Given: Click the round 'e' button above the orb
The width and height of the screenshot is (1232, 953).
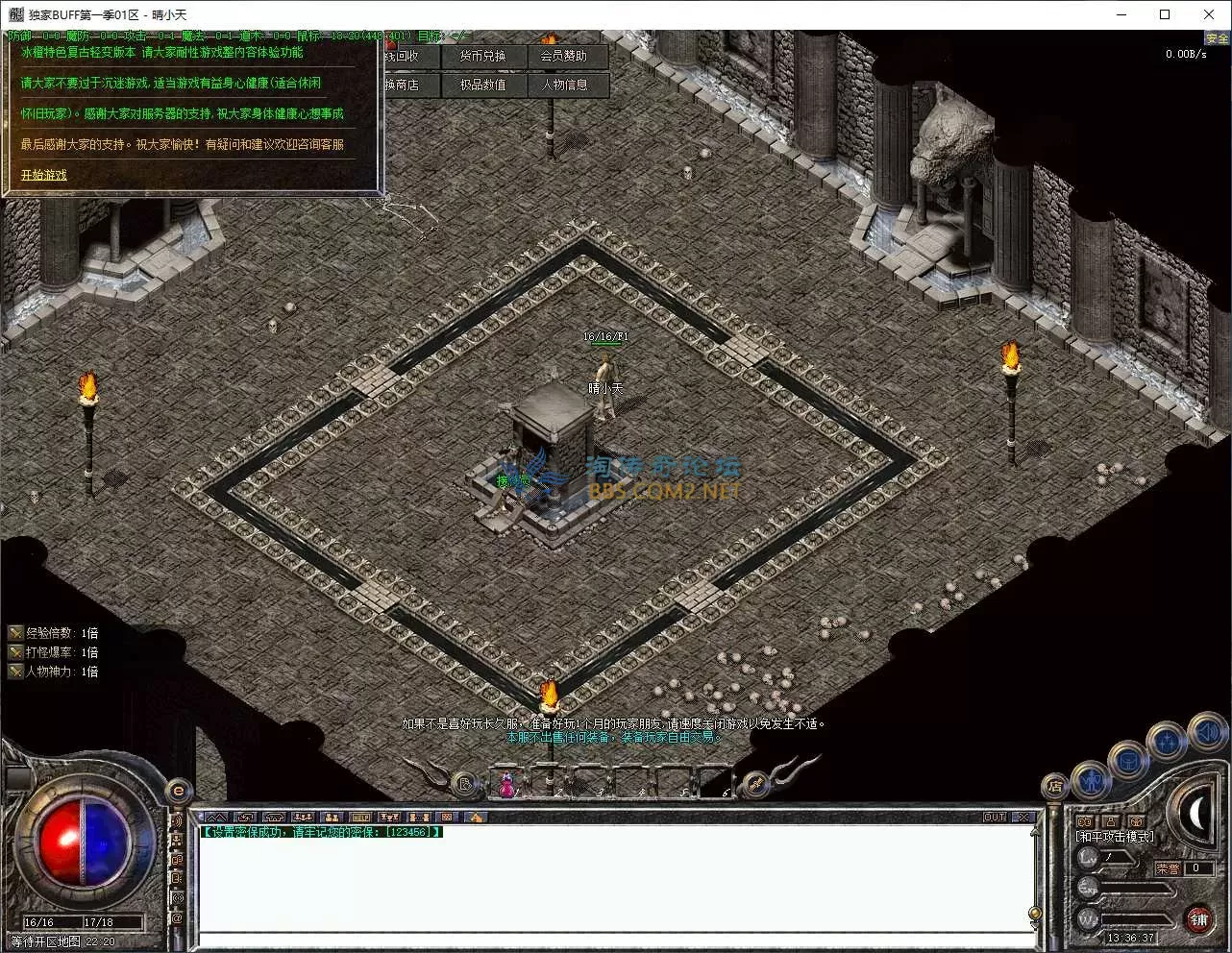Looking at the screenshot, I should tap(178, 792).
